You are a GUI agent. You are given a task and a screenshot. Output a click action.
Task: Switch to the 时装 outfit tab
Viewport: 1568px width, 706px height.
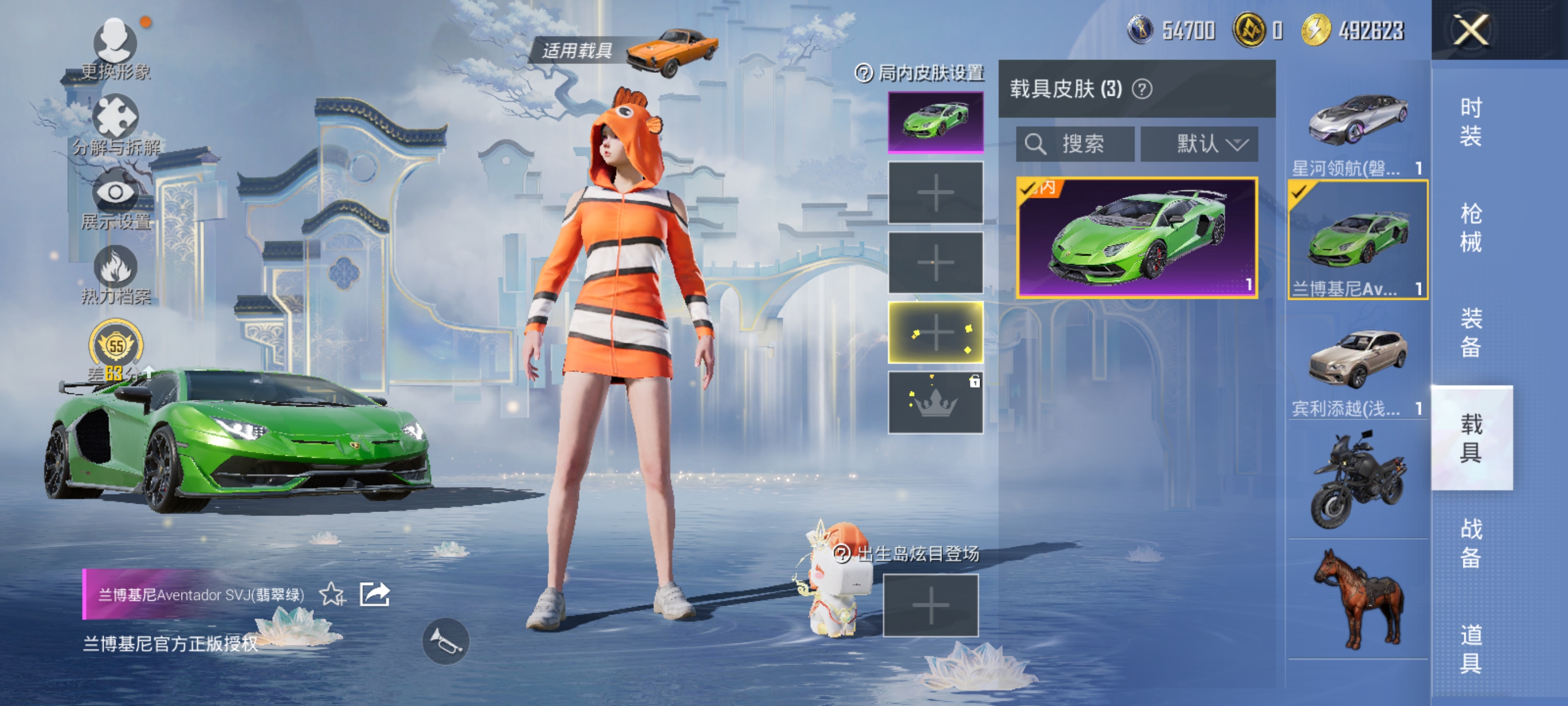(1471, 122)
